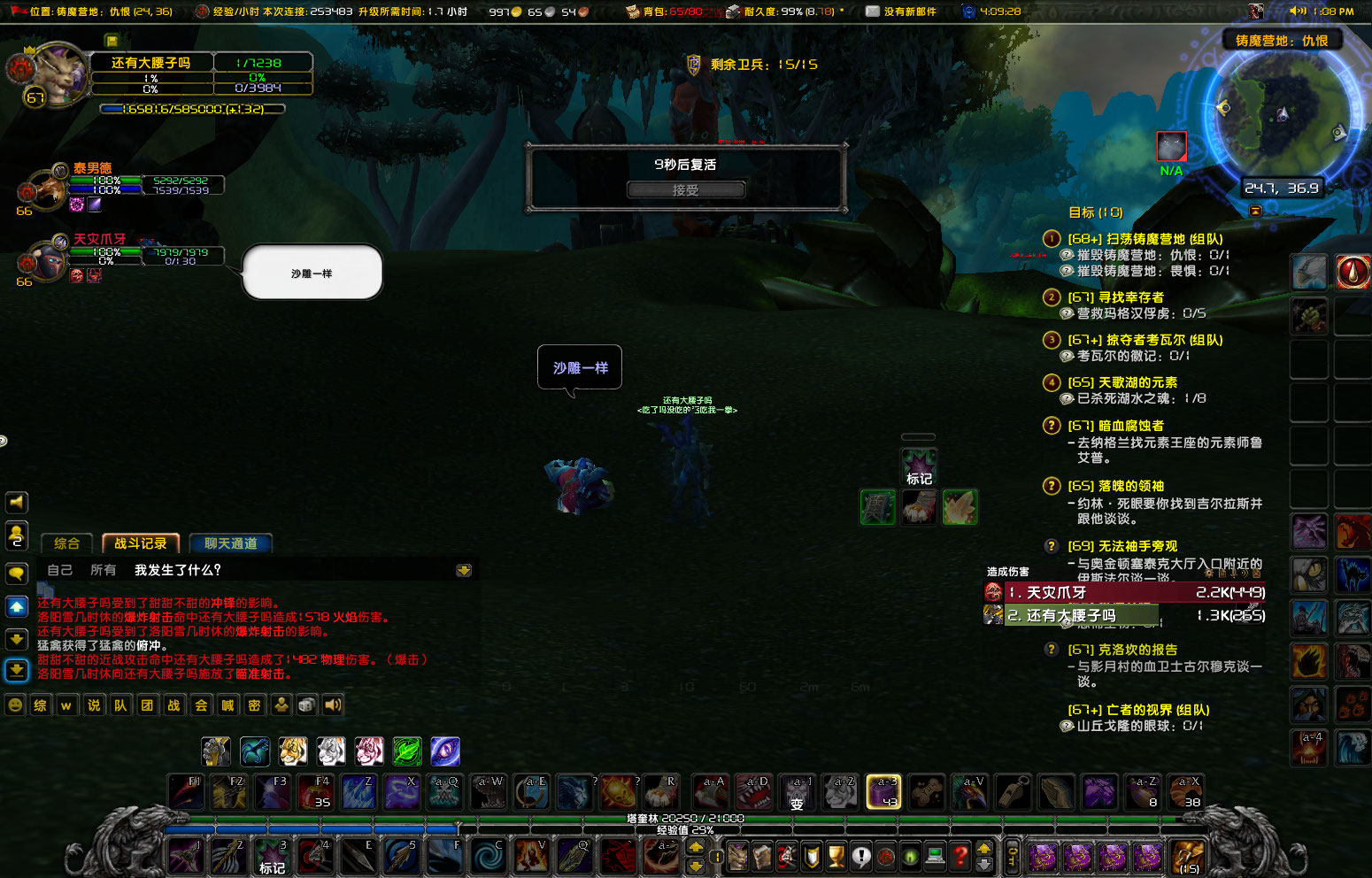This screenshot has height=878, width=1372.
Task: Toggle the 密 whisper channel button
Action: click(253, 705)
